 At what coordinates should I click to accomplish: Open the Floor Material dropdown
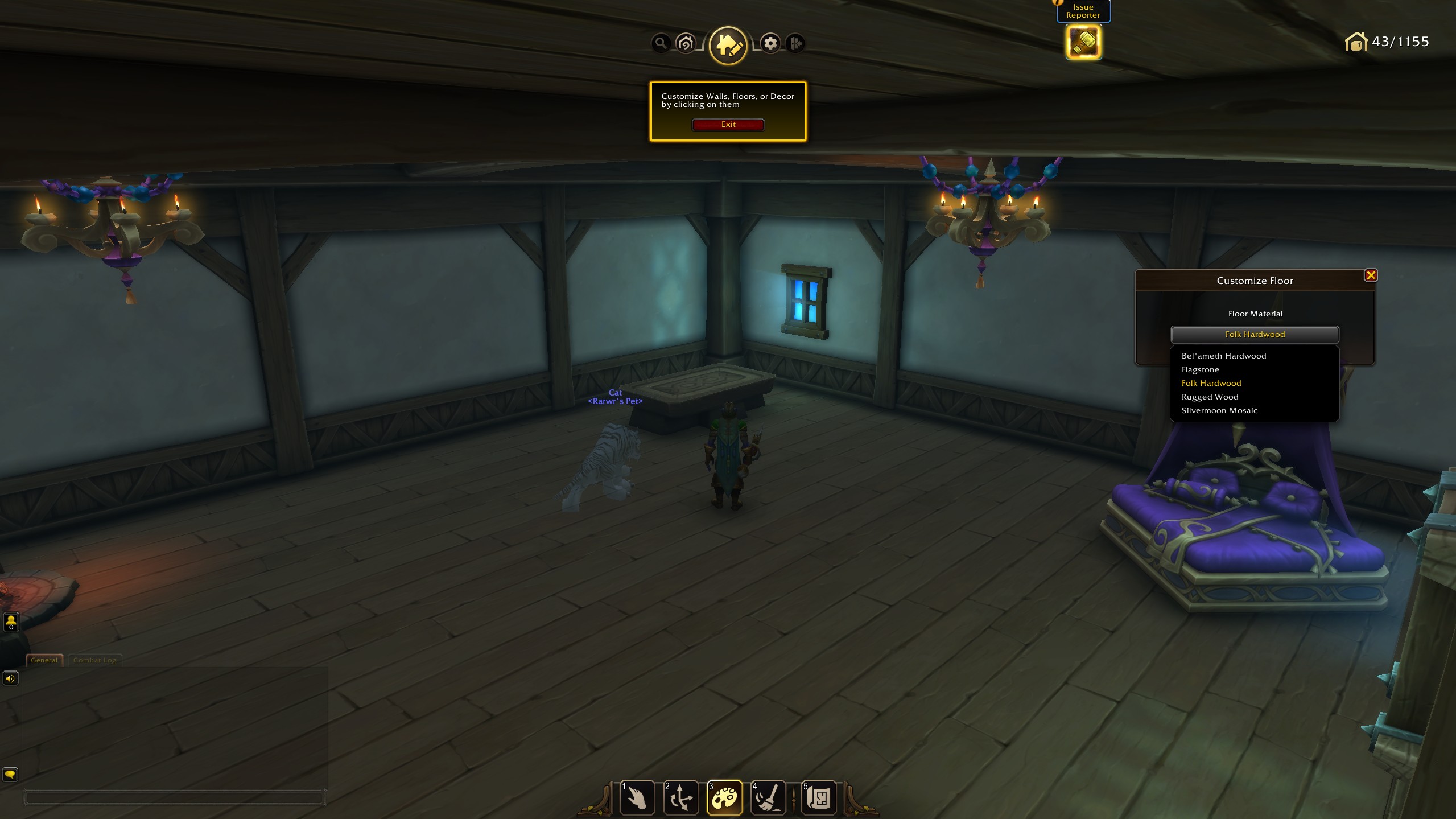(1255, 335)
